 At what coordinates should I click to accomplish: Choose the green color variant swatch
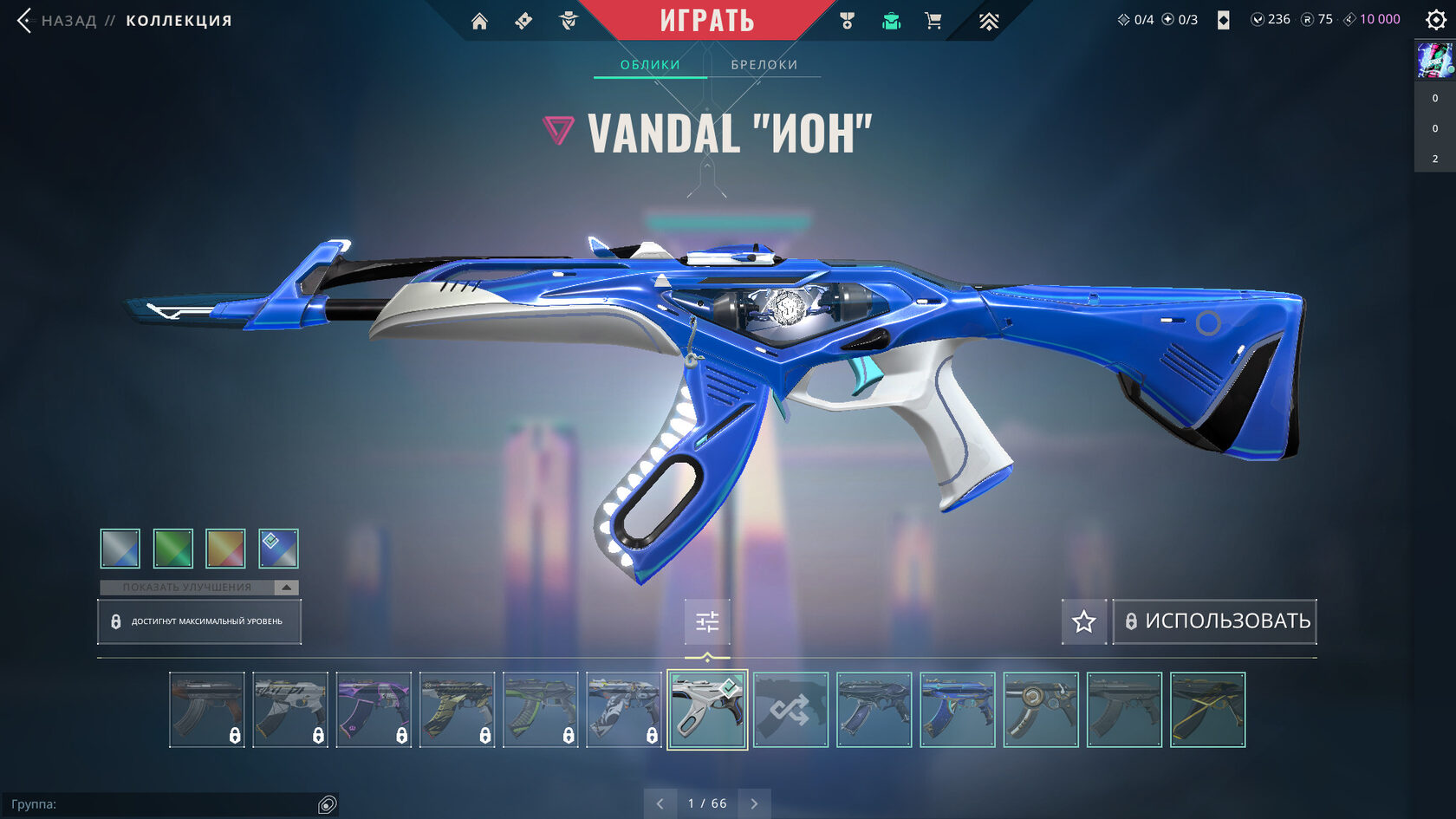coord(172,549)
